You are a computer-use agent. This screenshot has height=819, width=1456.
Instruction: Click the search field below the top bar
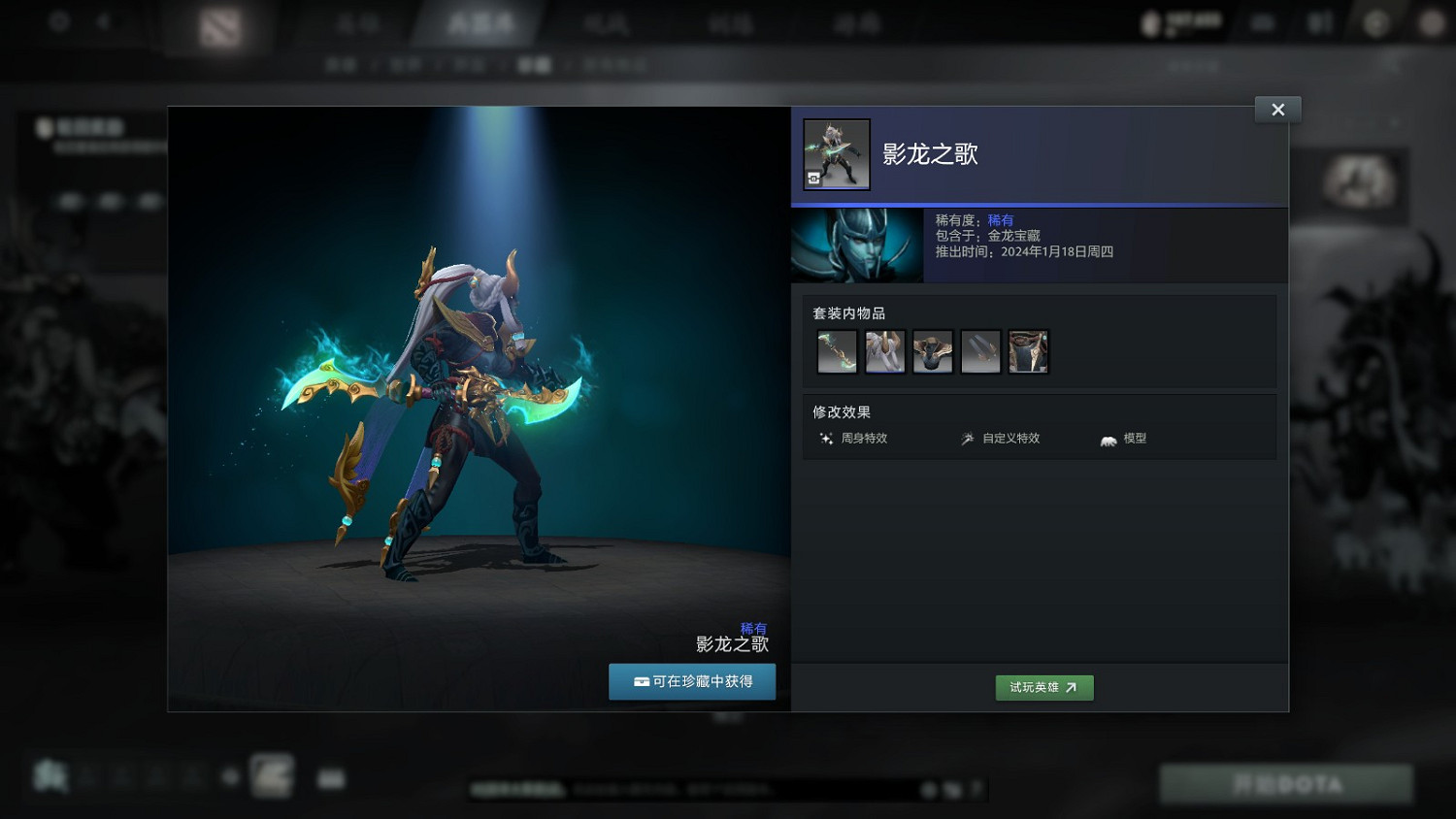1194,66
